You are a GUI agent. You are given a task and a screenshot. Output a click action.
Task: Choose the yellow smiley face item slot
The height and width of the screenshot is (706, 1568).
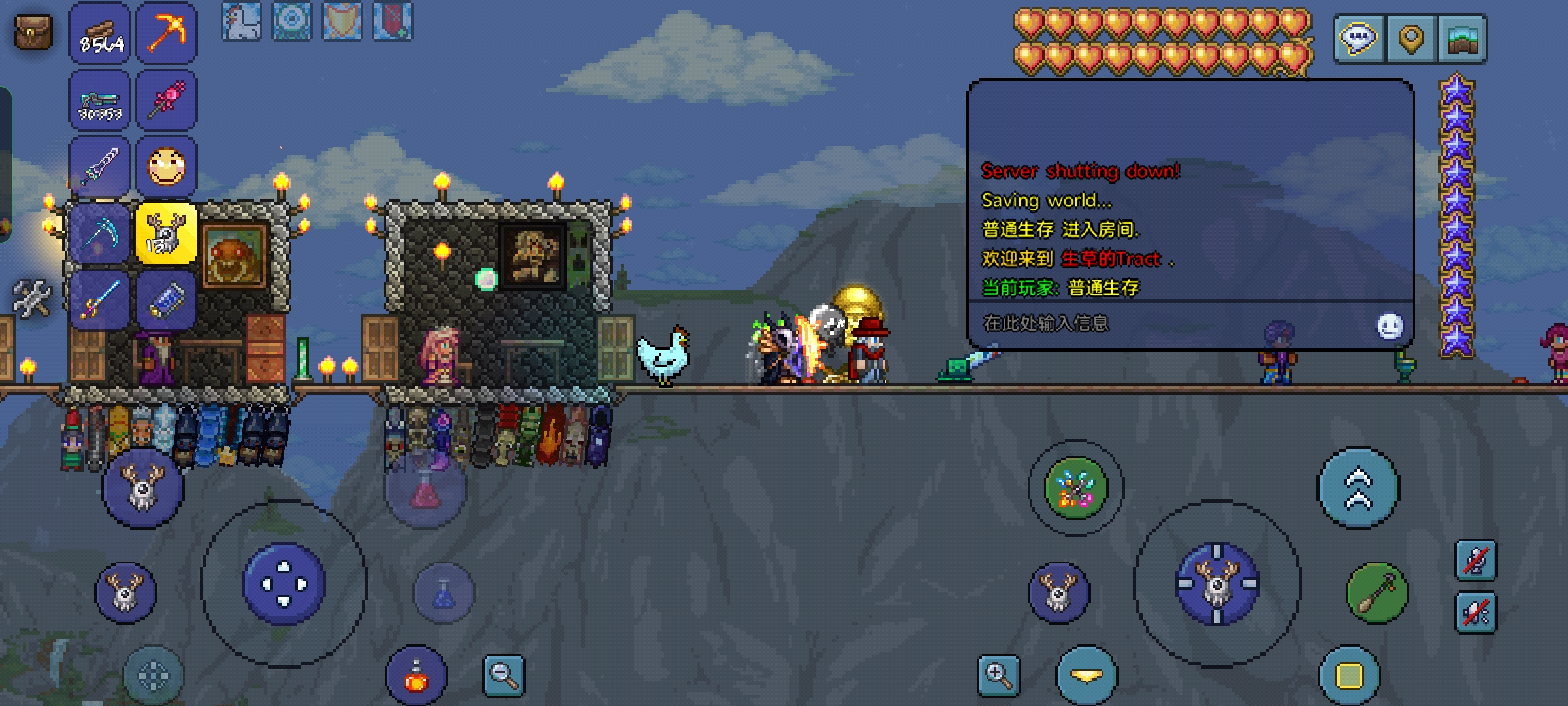(x=166, y=167)
